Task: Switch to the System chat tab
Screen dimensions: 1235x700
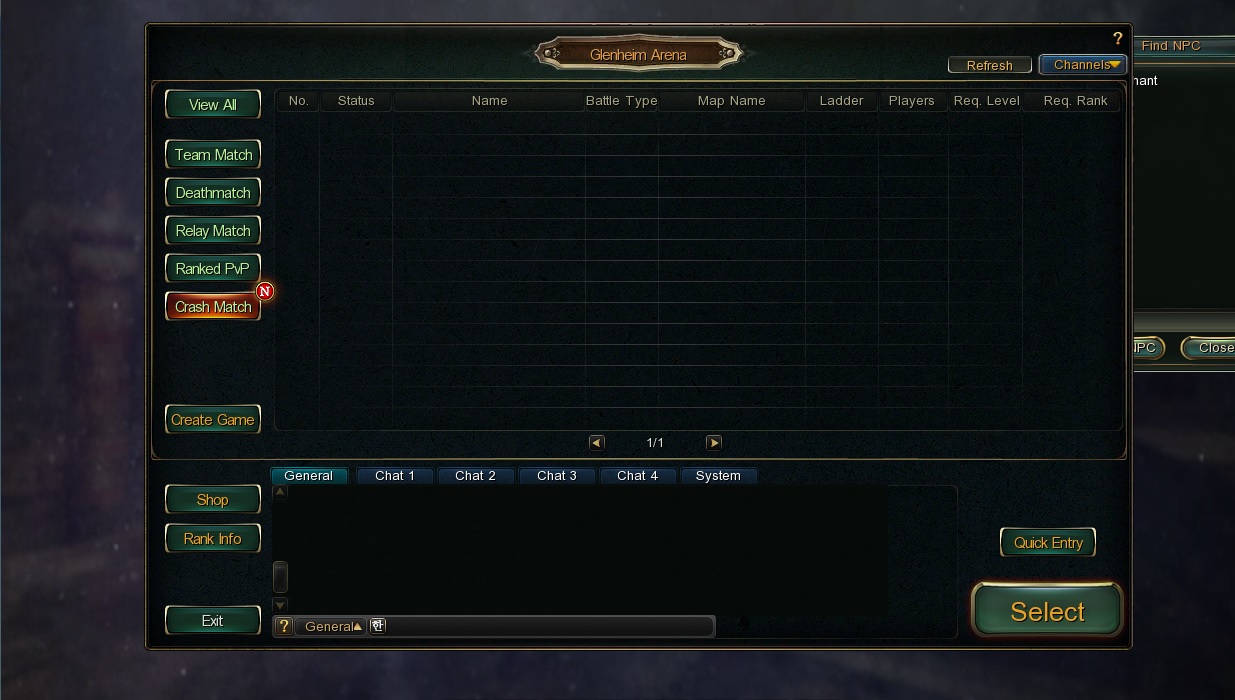Action: point(718,476)
